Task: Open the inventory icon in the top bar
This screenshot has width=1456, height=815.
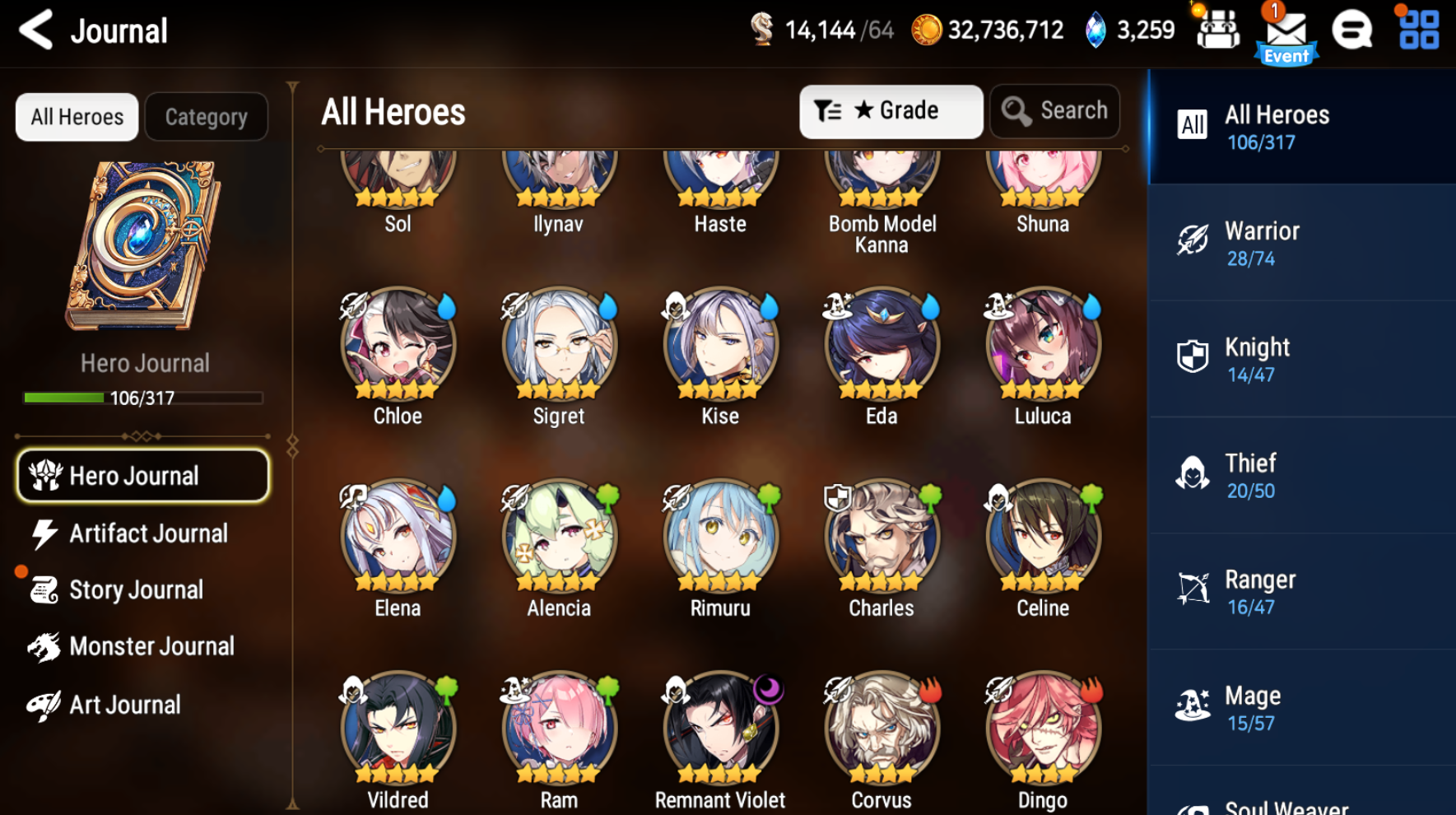Action: [x=1217, y=30]
